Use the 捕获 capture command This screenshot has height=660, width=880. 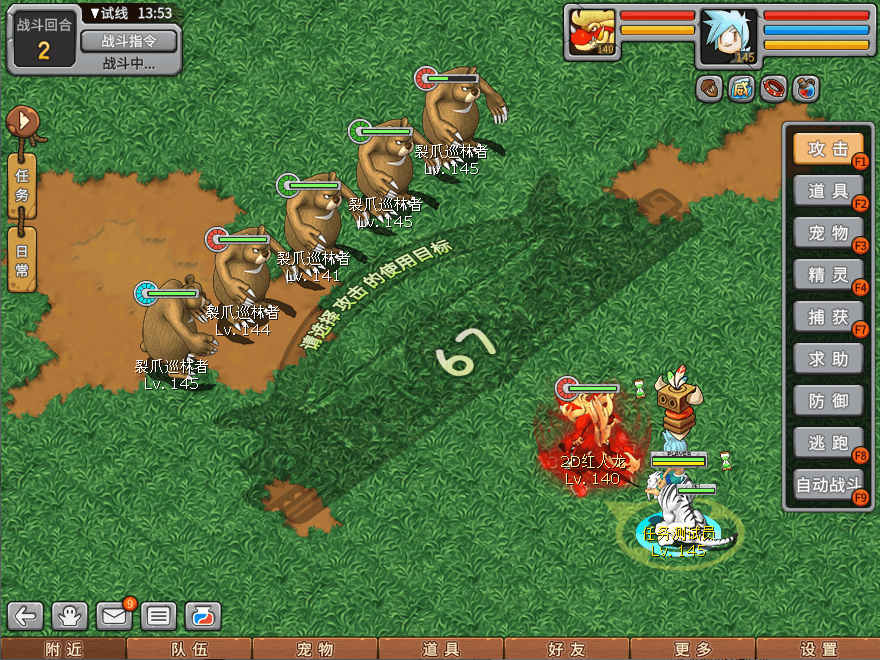827,317
